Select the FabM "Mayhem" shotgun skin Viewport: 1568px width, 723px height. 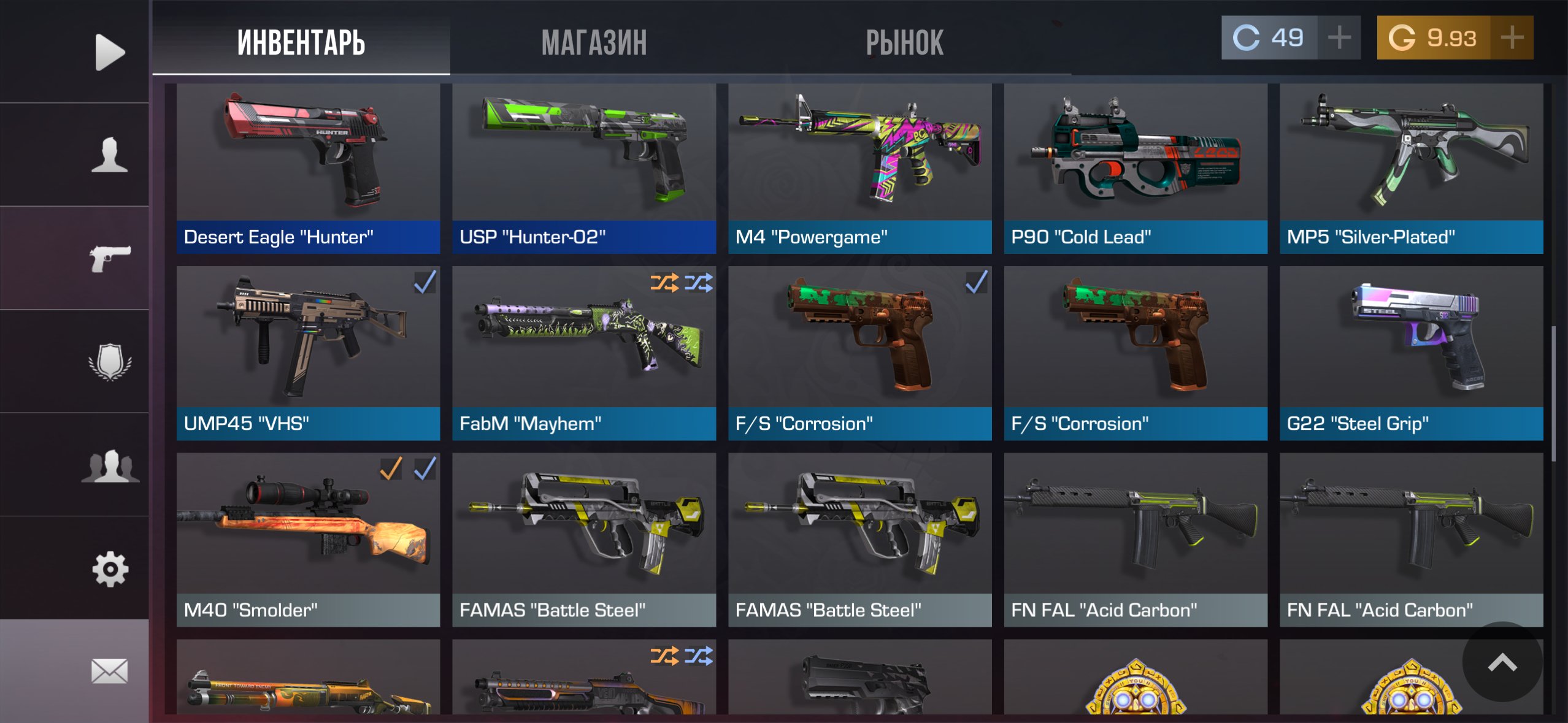click(584, 353)
